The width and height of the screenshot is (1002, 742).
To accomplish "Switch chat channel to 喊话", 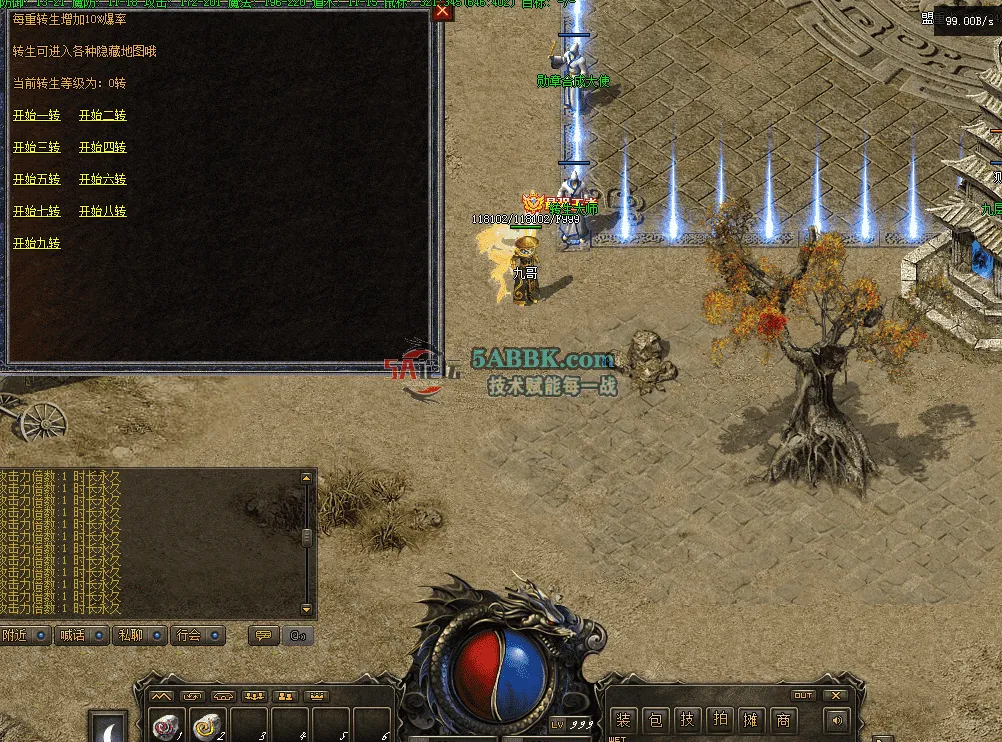I will click(x=83, y=635).
